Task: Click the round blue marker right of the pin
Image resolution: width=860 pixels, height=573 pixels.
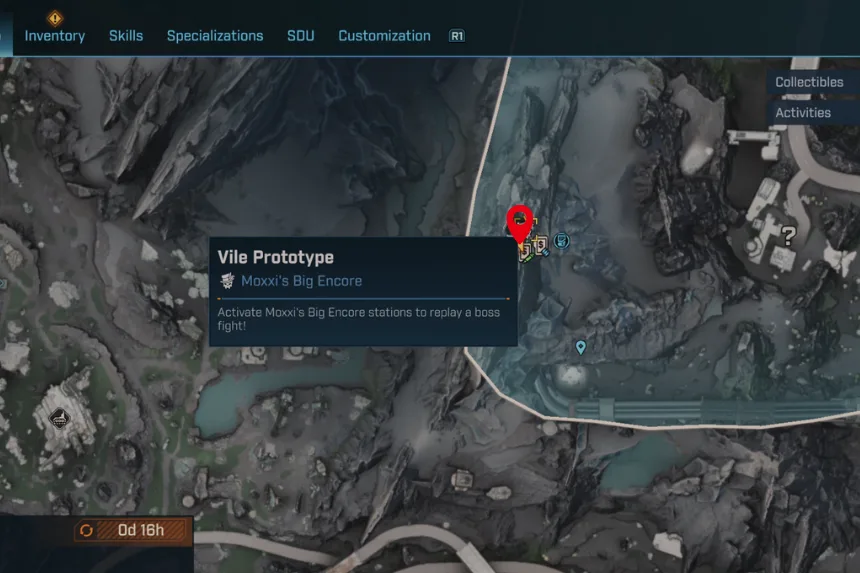Action: click(x=562, y=241)
